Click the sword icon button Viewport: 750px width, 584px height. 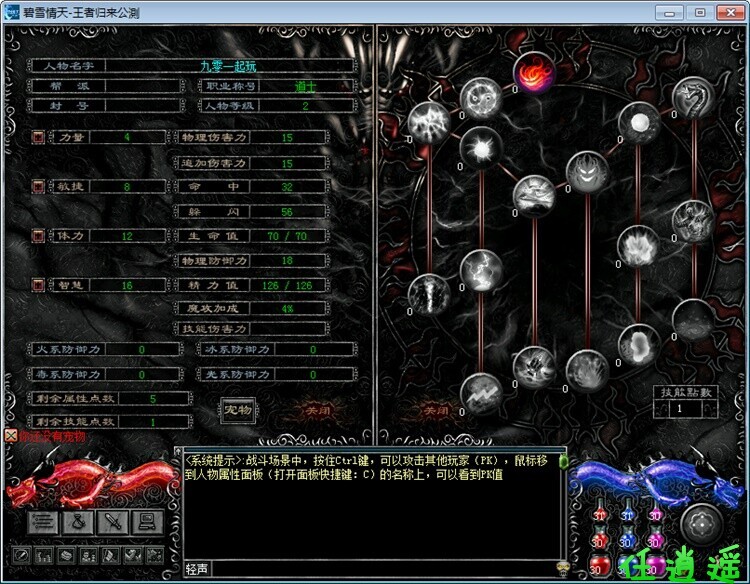point(114,521)
